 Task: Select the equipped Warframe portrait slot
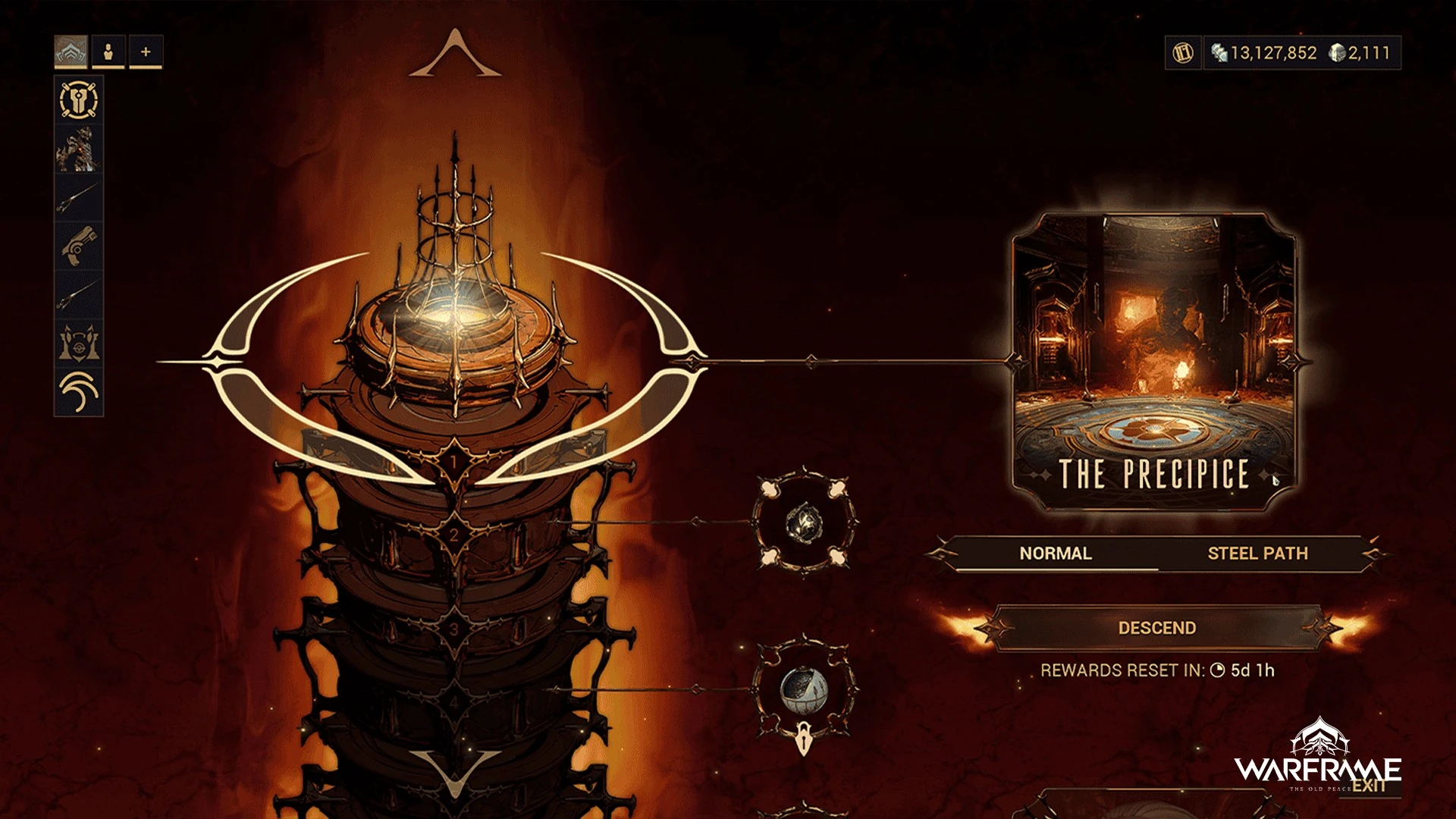tap(79, 149)
